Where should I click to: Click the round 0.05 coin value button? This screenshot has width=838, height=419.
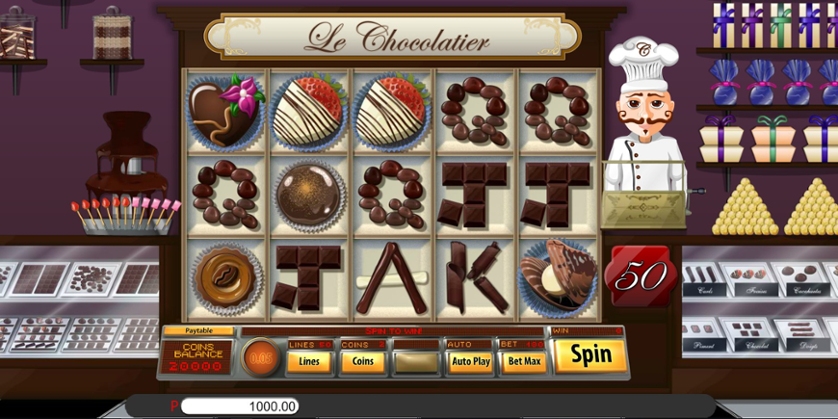pos(262,357)
